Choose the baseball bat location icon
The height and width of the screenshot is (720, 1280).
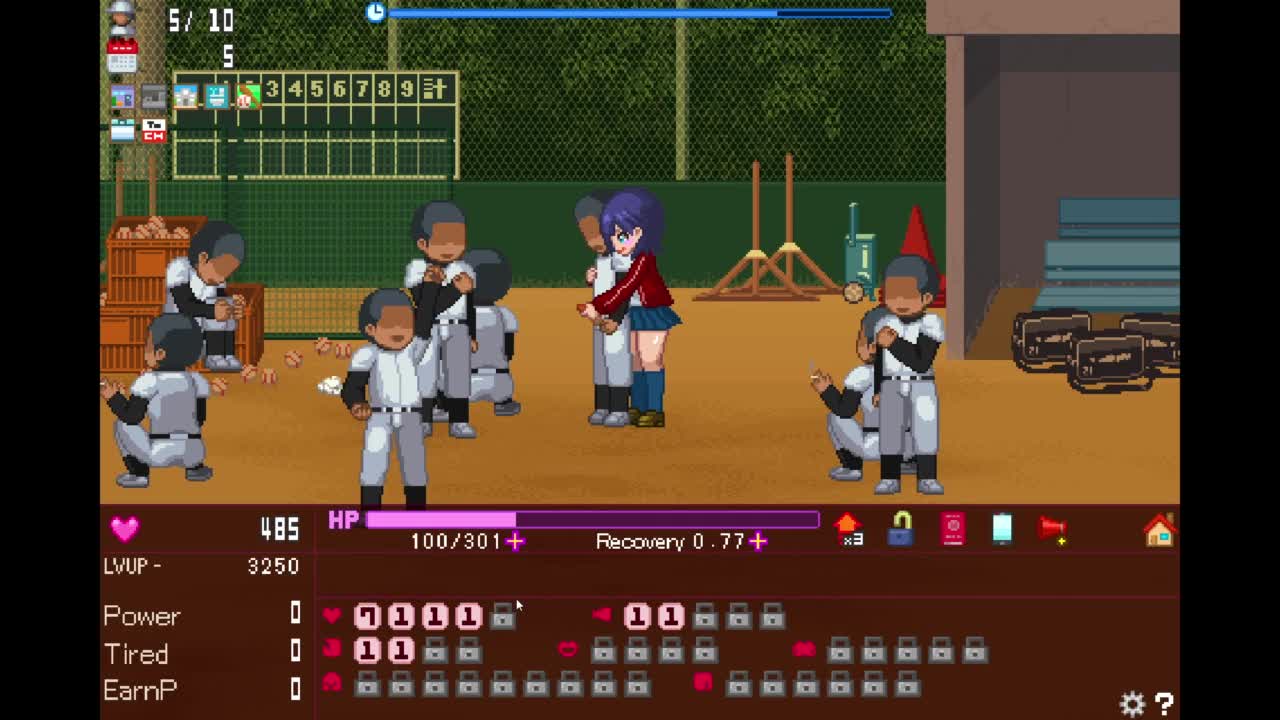pos(247,96)
